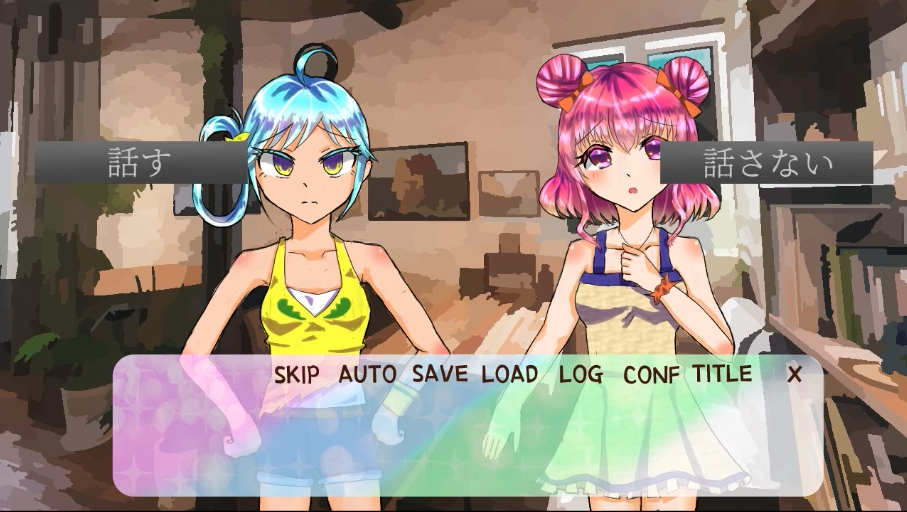This screenshot has width=907, height=512.
Task: Open the SAVE screen
Action: click(x=440, y=375)
